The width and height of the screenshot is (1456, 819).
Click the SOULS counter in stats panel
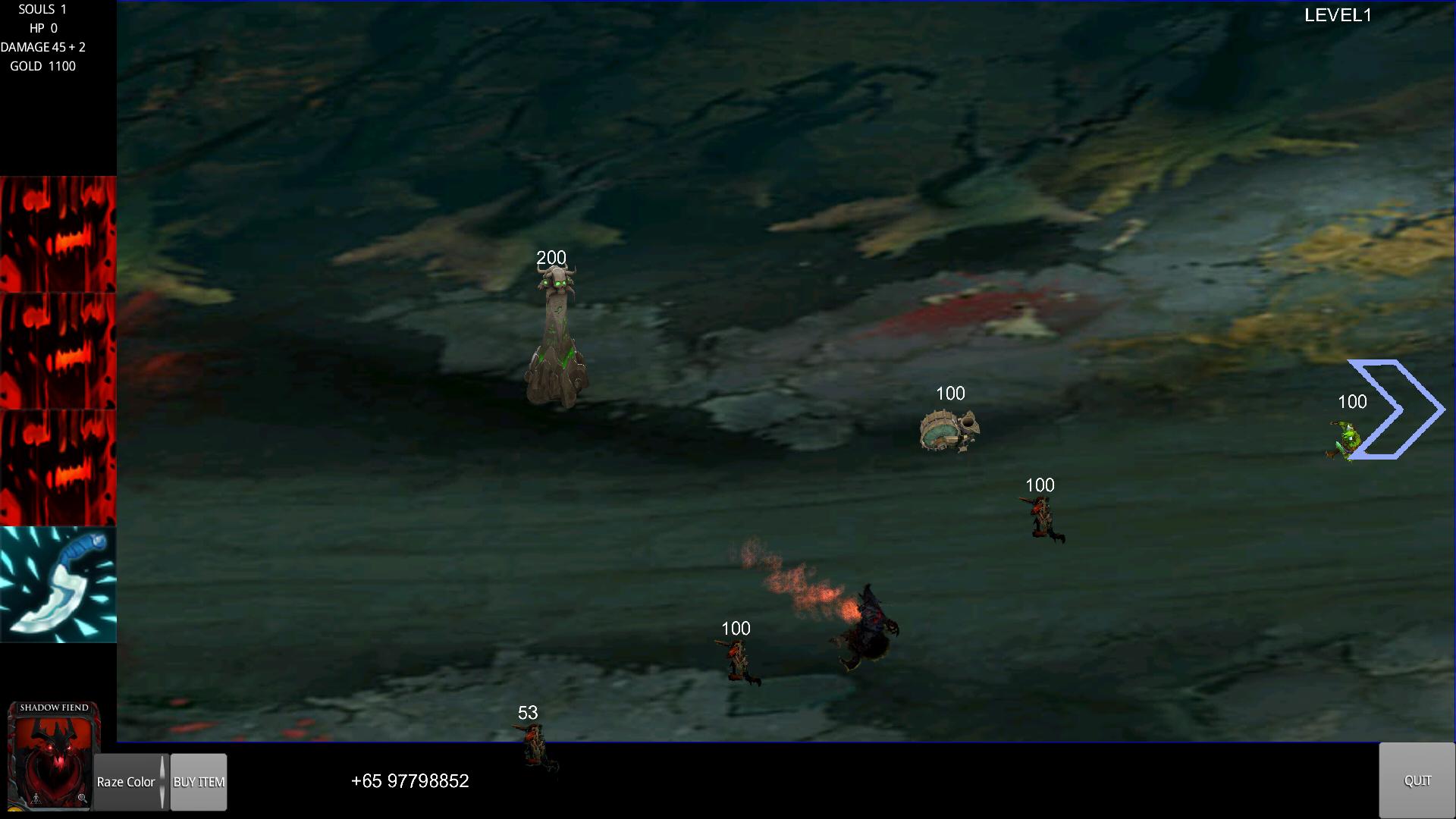(x=42, y=10)
